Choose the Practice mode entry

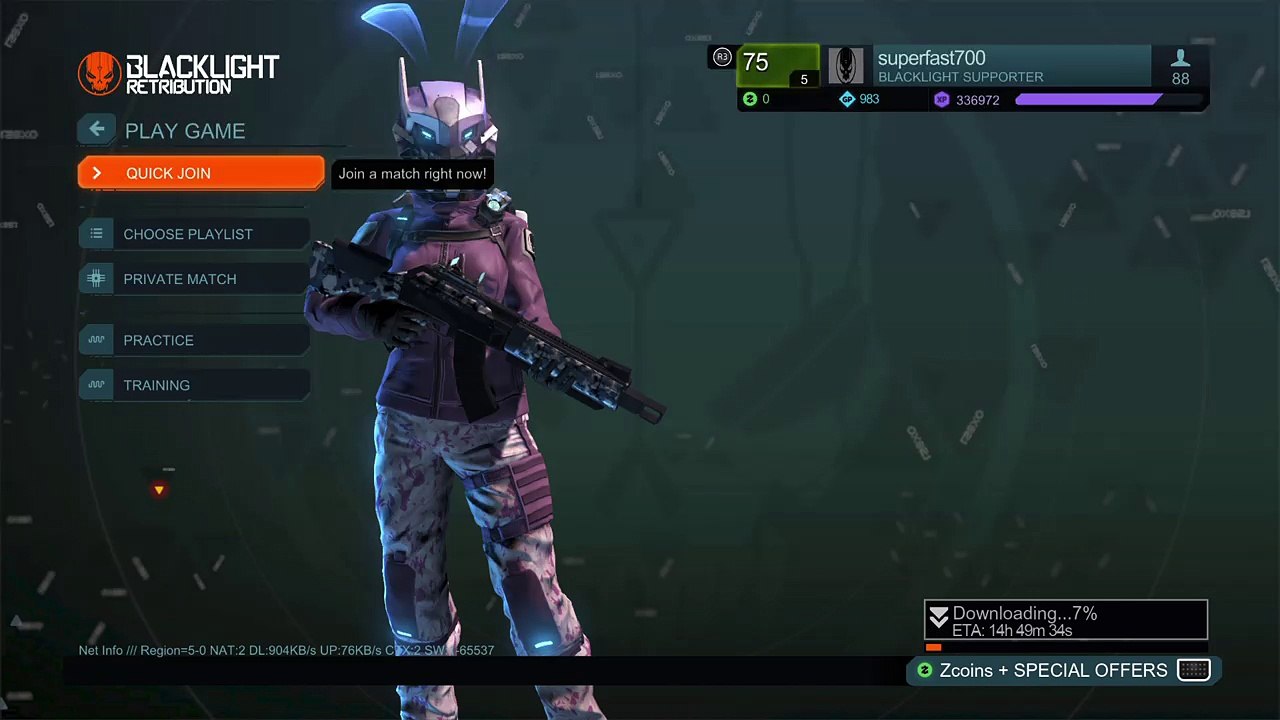point(195,340)
